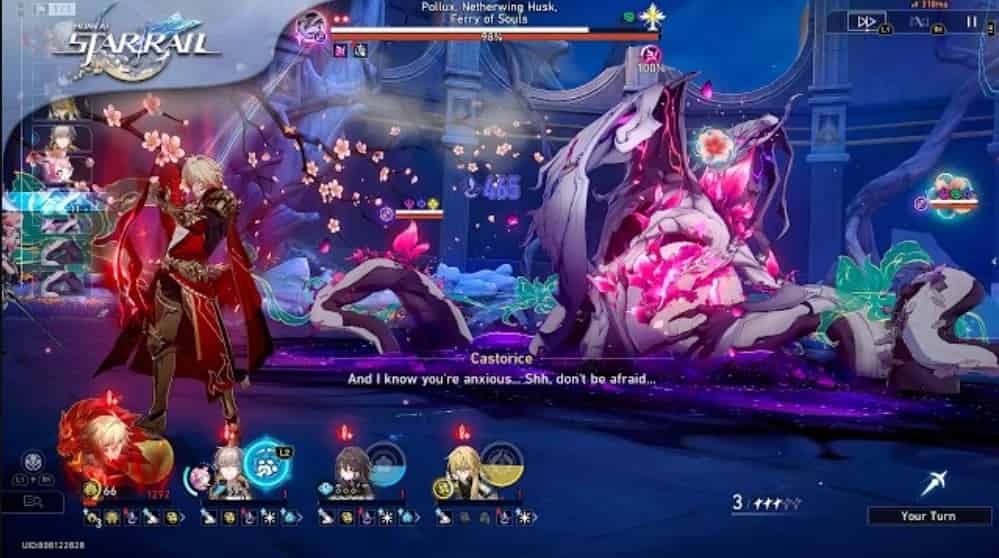The width and height of the screenshot is (999, 558).
Task: Select the dark-haired character portrait
Action: click(350, 463)
